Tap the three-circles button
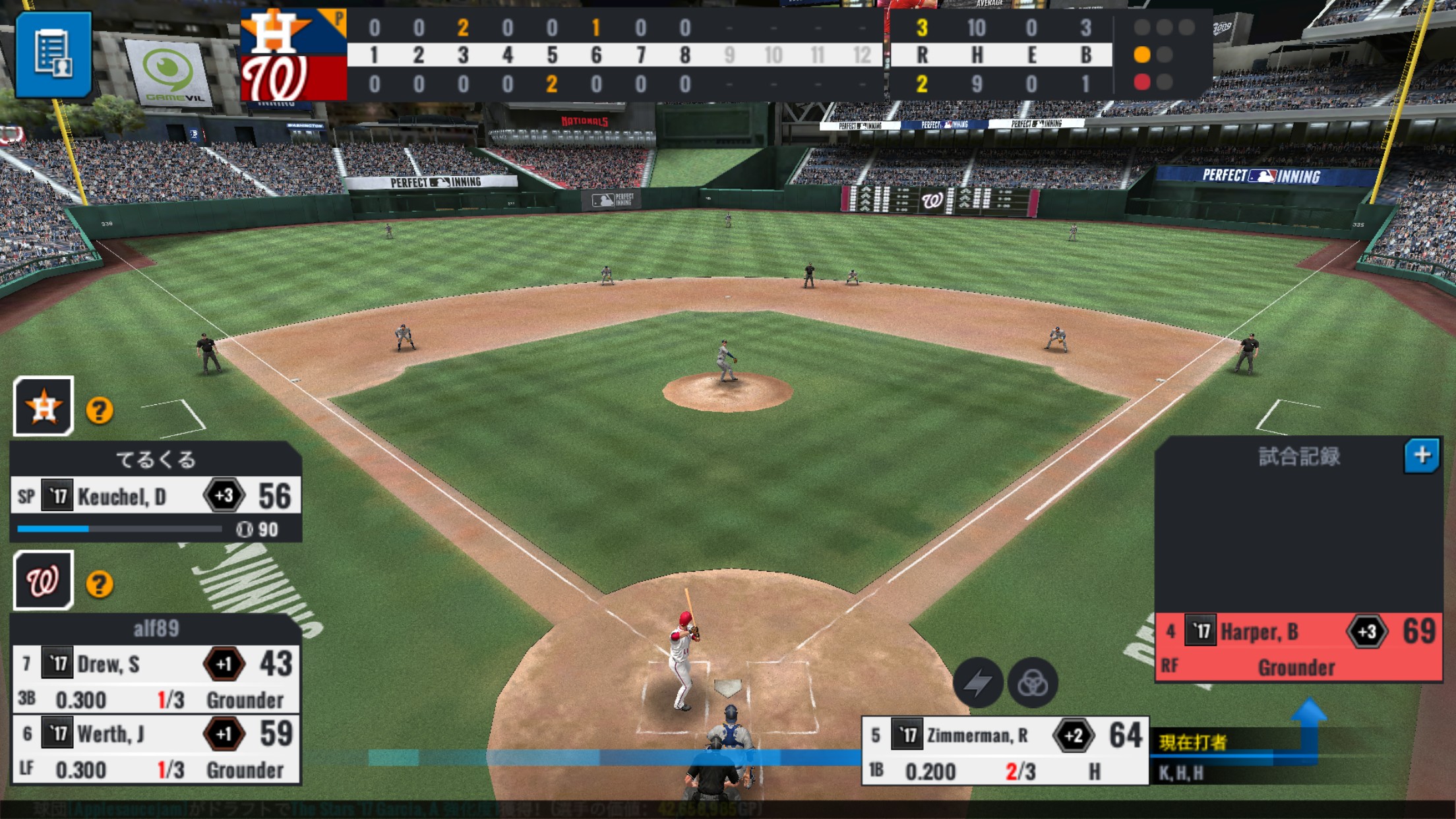The height and width of the screenshot is (819, 1456). [1033, 682]
